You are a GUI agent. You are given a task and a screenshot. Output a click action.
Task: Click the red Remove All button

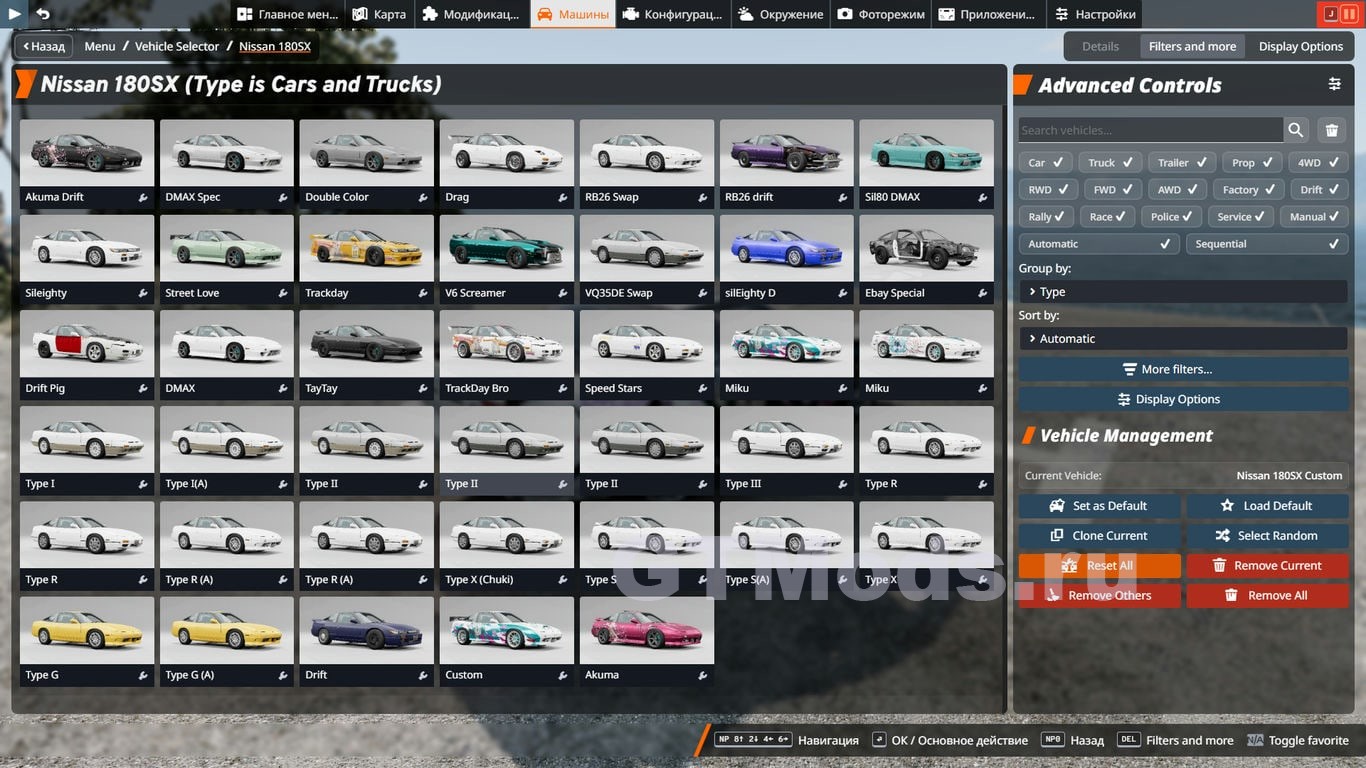[x=1267, y=596]
